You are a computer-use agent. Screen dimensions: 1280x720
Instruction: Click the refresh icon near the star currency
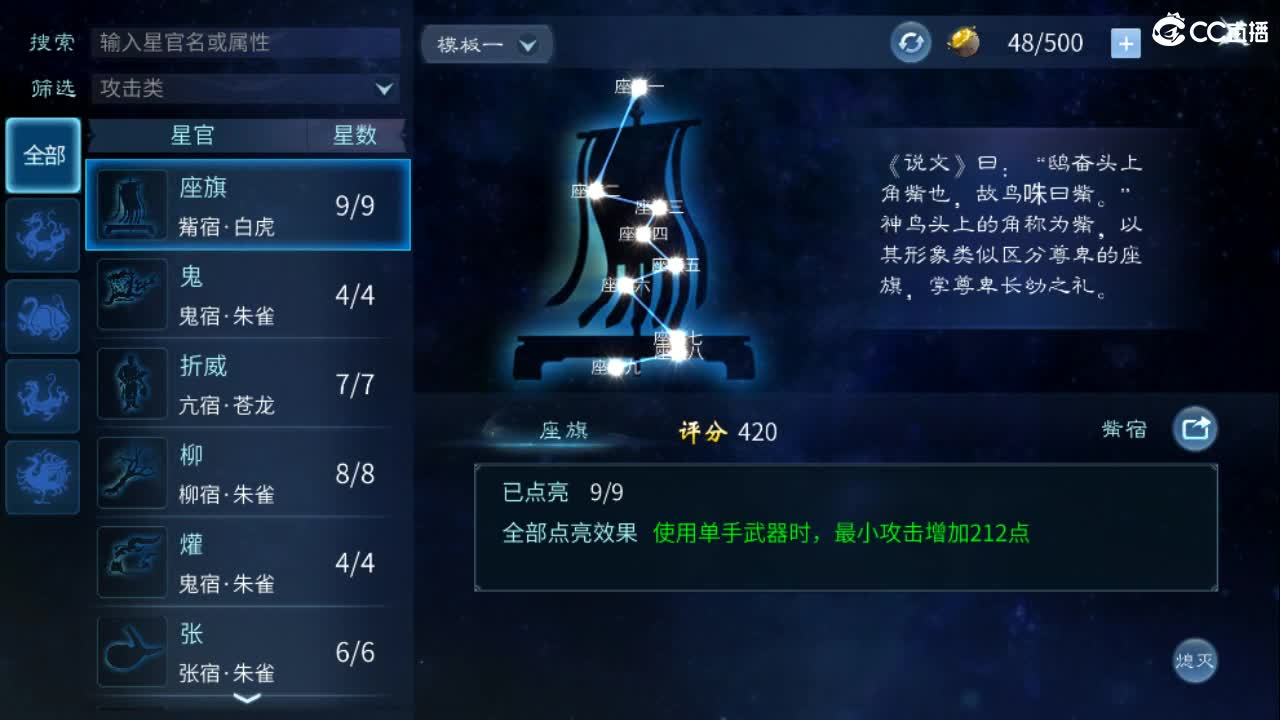[909, 42]
